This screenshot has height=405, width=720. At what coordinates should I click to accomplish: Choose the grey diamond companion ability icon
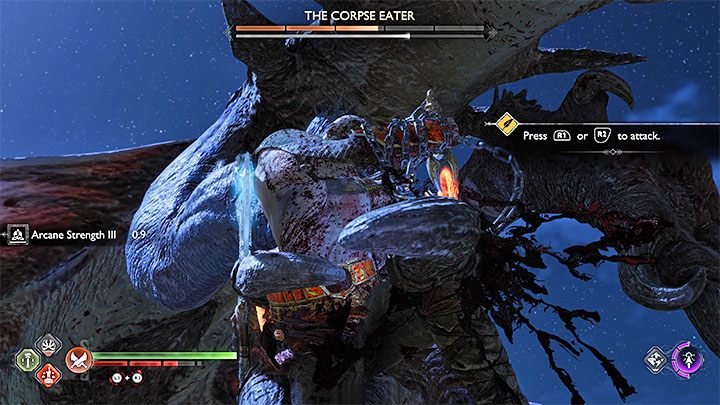click(657, 360)
